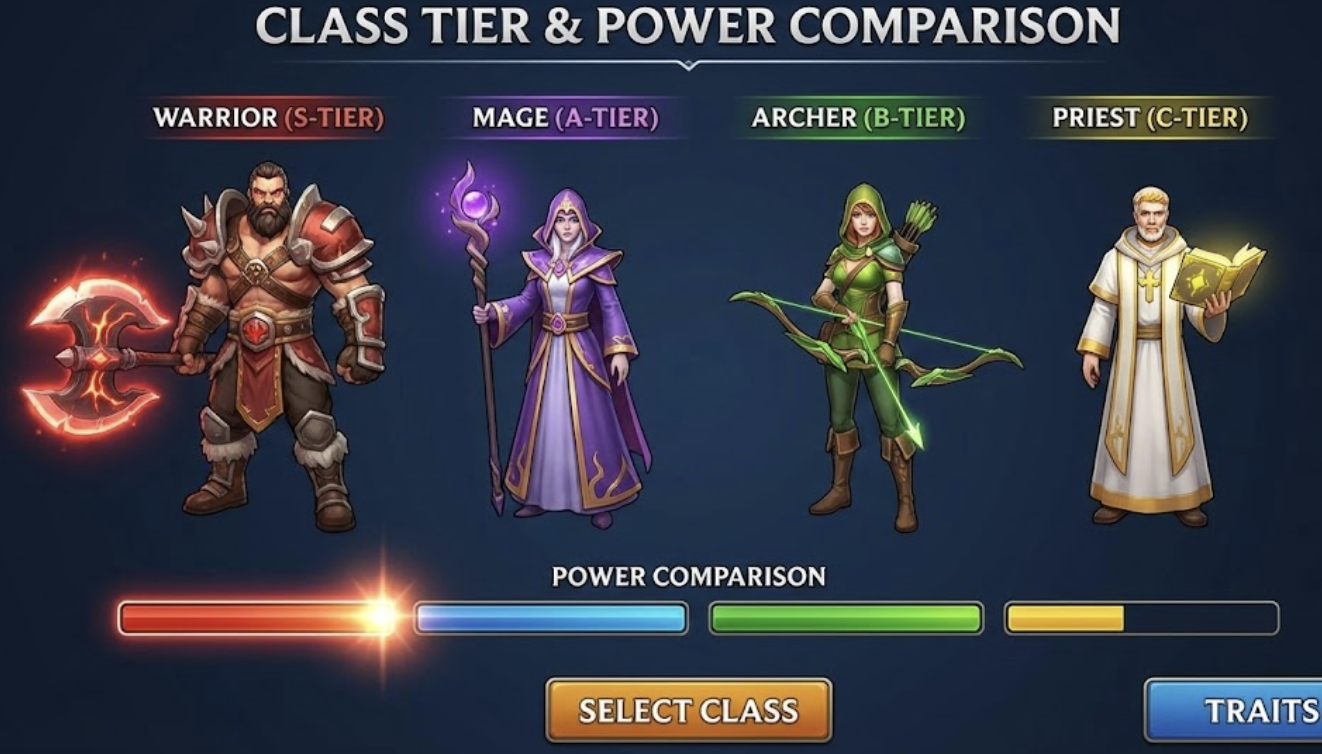Image resolution: width=1322 pixels, height=754 pixels.
Task: Click the Select Class button
Action: [x=688, y=710]
